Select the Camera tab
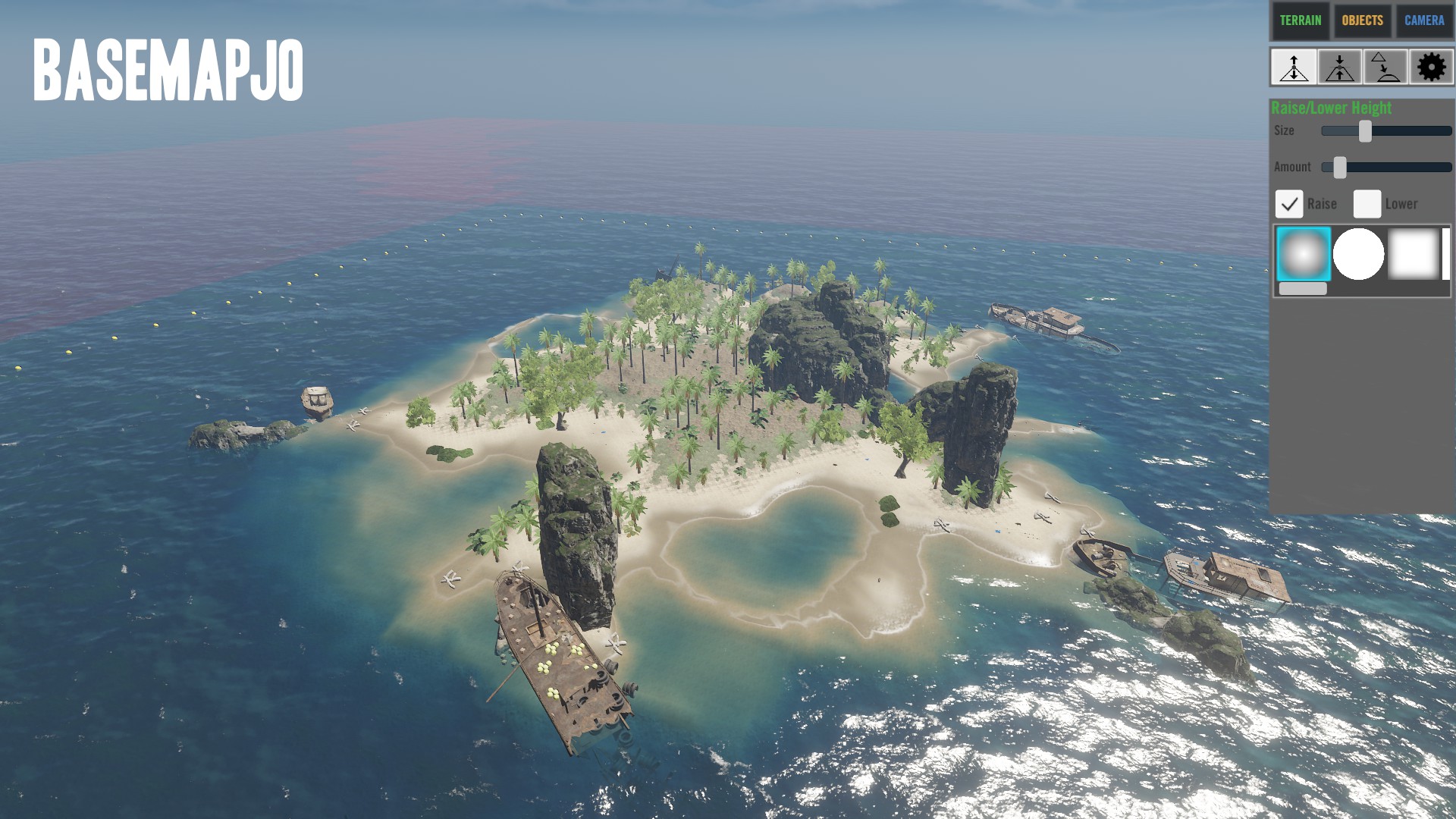1456x819 pixels. point(1424,20)
